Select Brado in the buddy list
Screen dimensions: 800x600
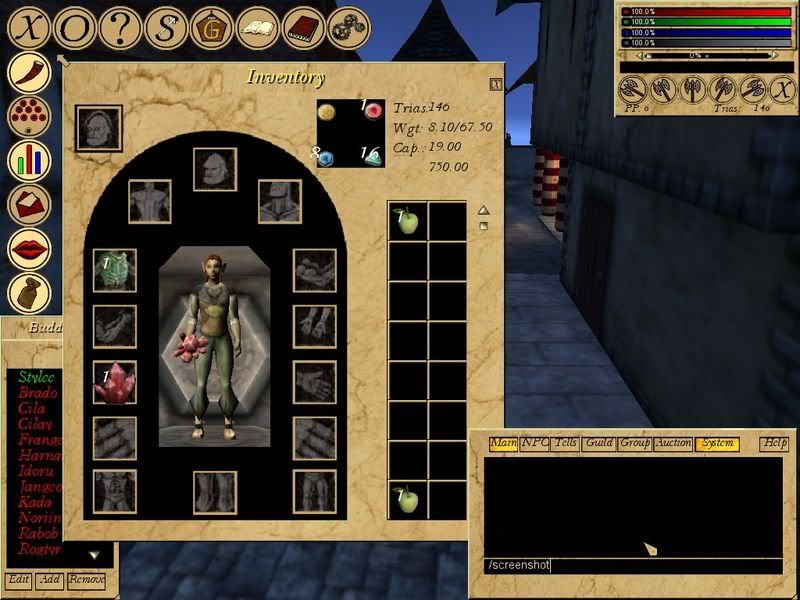(x=37, y=393)
